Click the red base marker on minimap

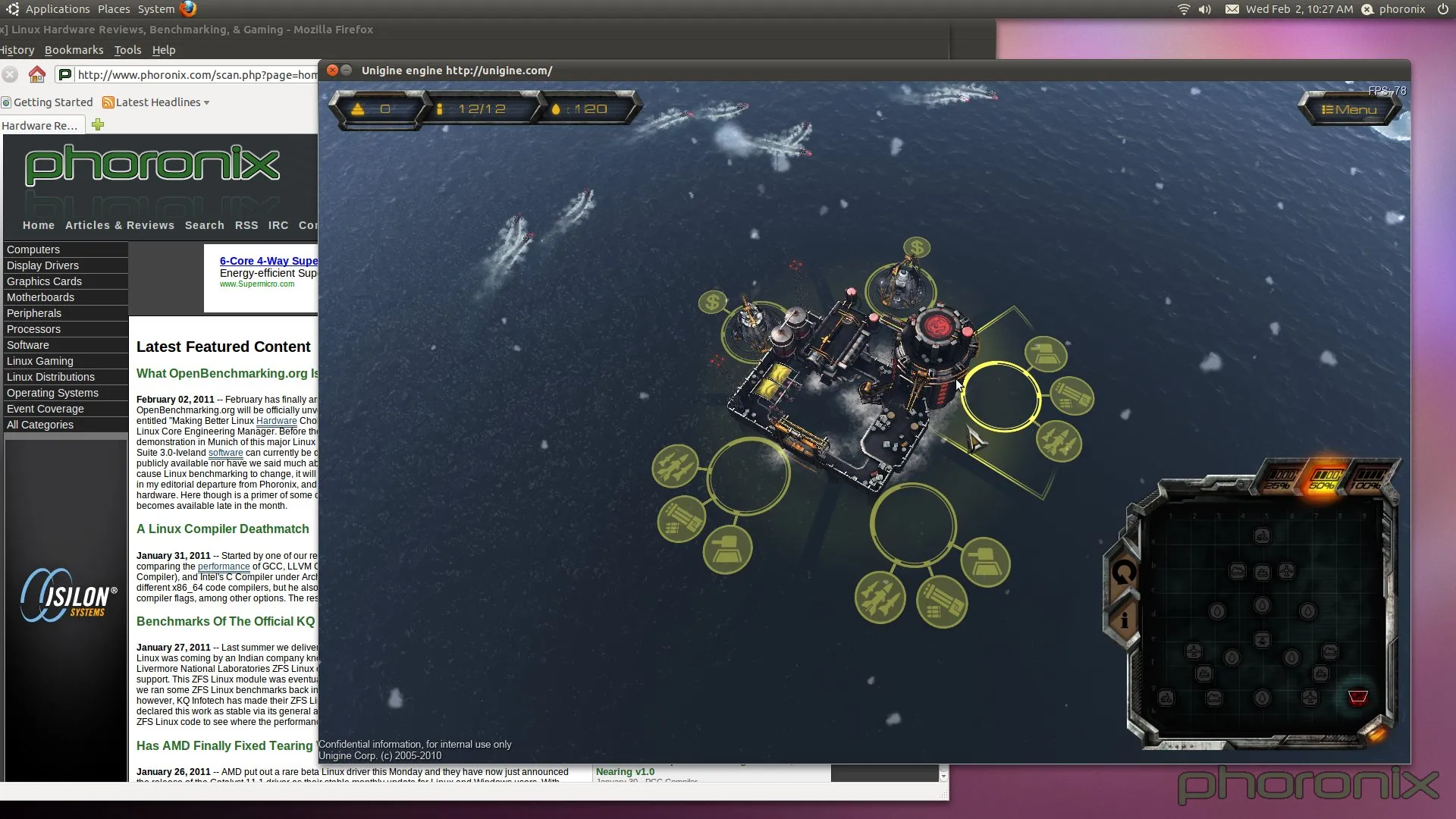coord(1357,696)
